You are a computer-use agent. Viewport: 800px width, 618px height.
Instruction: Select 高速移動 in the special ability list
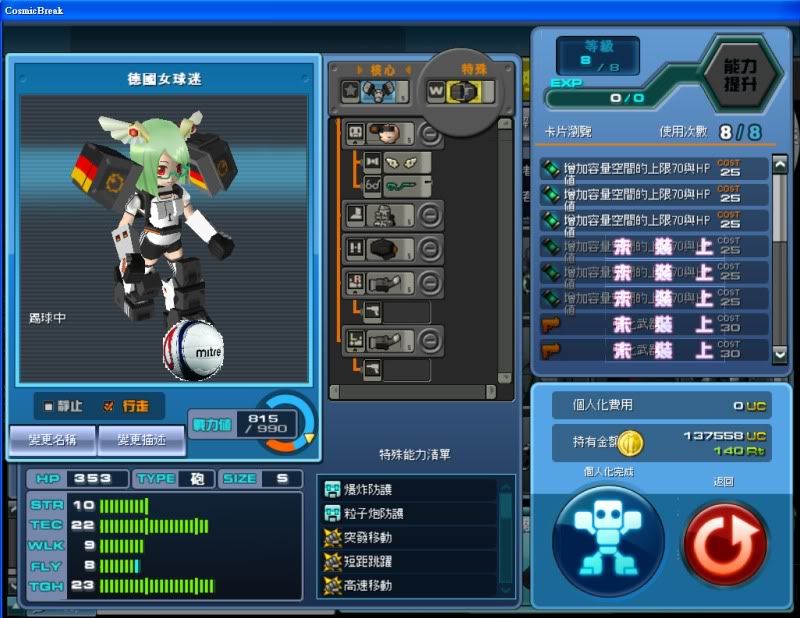(409, 585)
